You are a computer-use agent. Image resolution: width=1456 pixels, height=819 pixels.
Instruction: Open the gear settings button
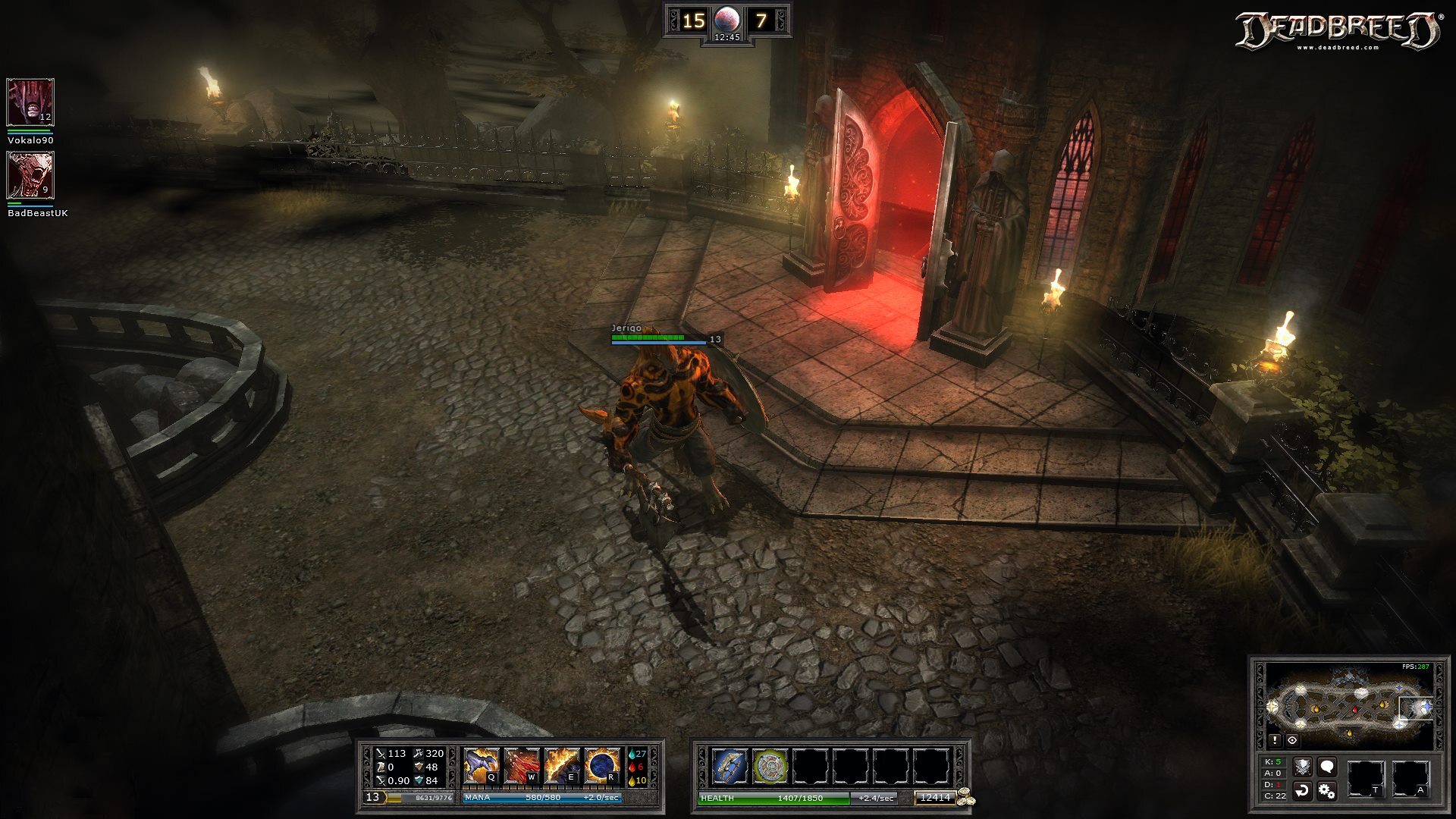point(1326,791)
